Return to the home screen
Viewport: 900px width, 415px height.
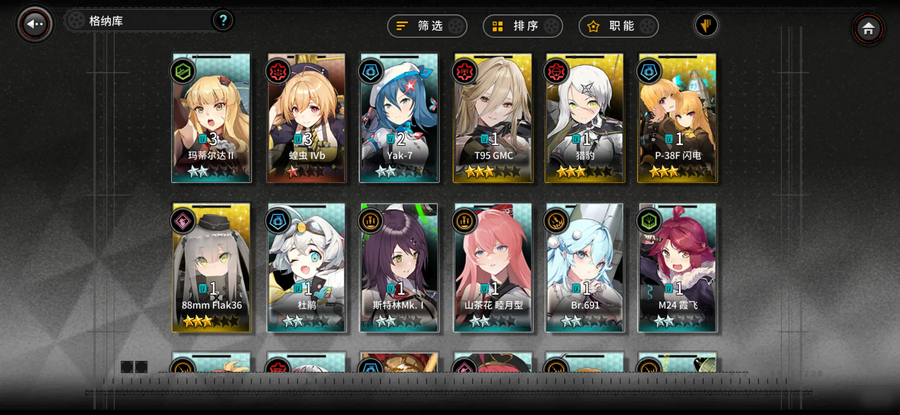[x=868, y=29]
